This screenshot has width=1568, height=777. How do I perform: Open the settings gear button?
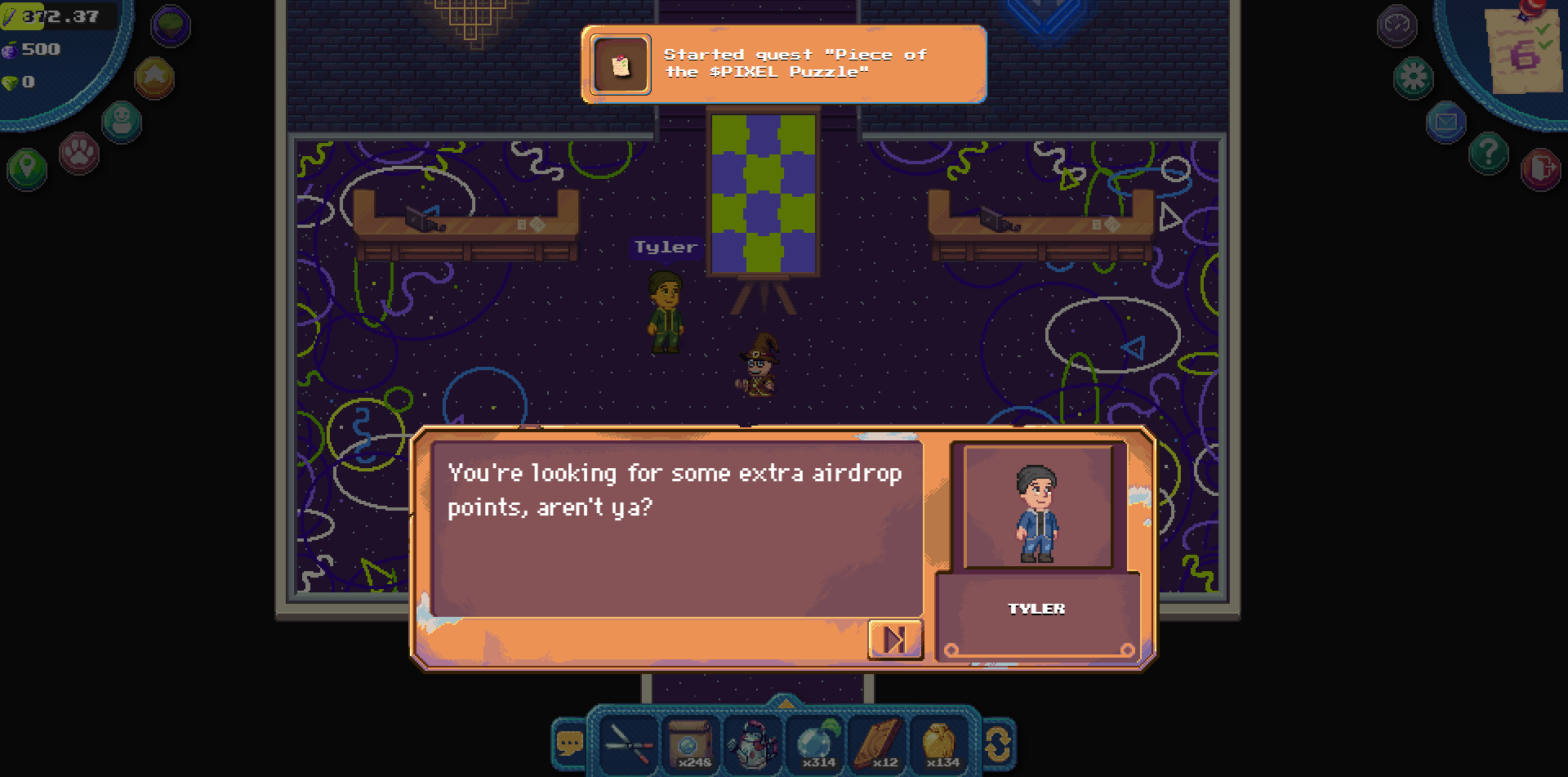pos(1414,78)
